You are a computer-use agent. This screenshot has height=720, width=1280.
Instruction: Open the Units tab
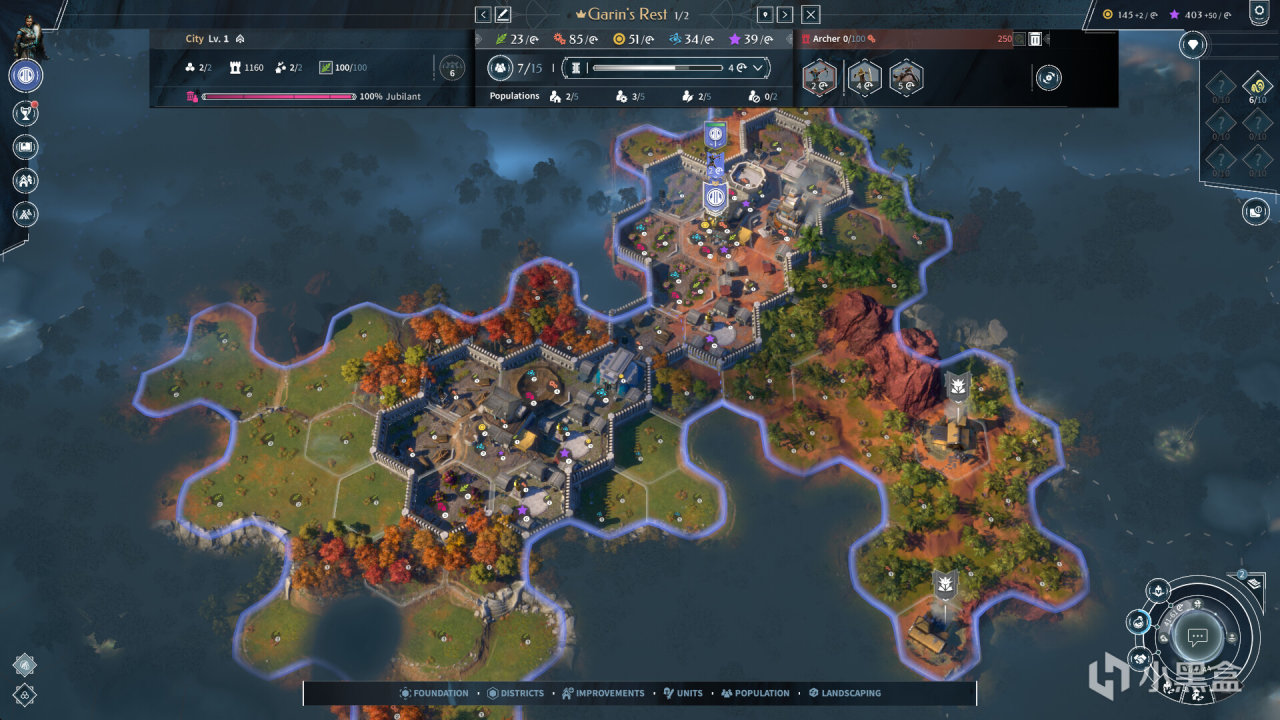click(x=683, y=693)
